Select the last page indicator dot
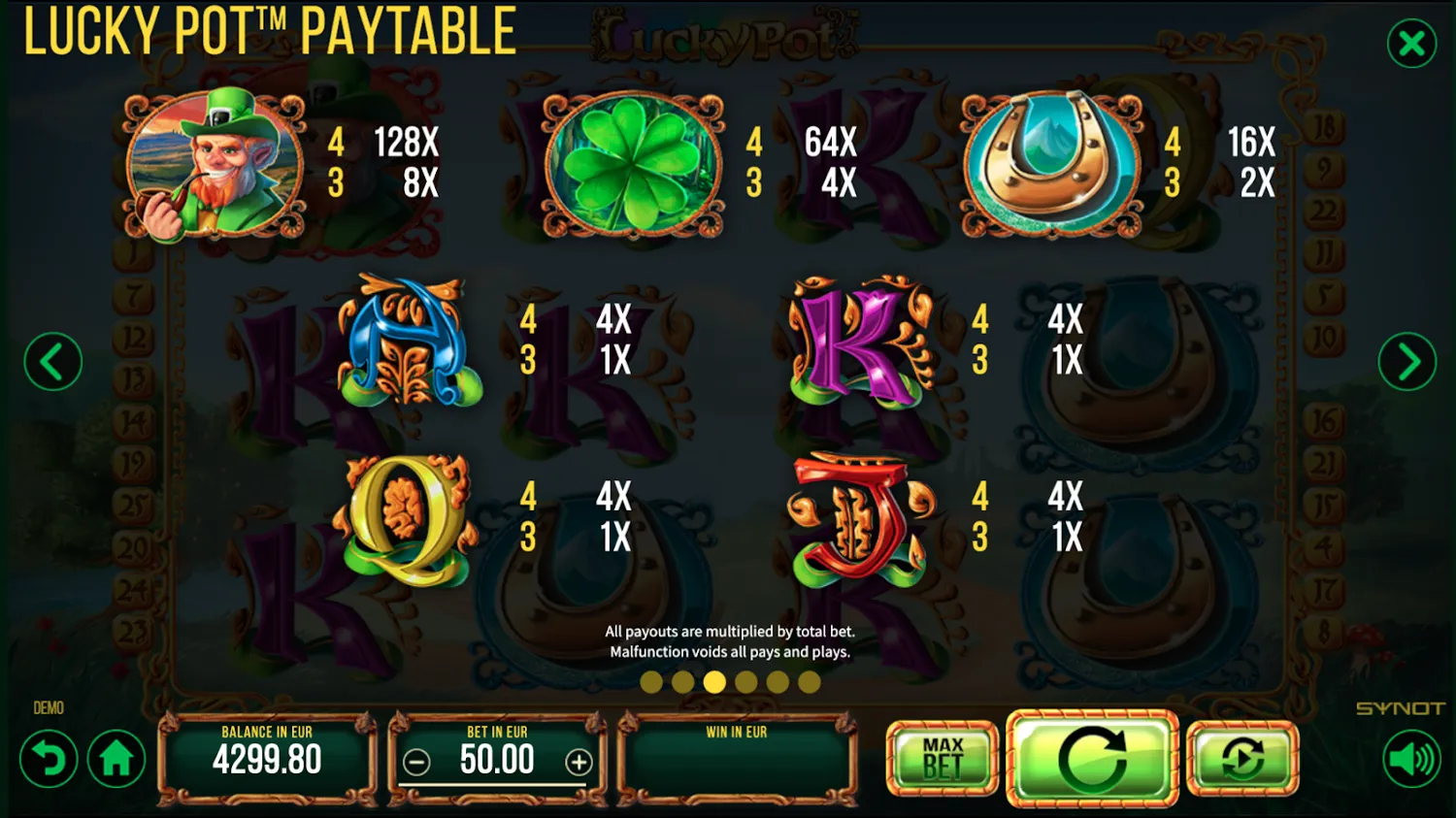This screenshot has height=818, width=1456. click(810, 682)
